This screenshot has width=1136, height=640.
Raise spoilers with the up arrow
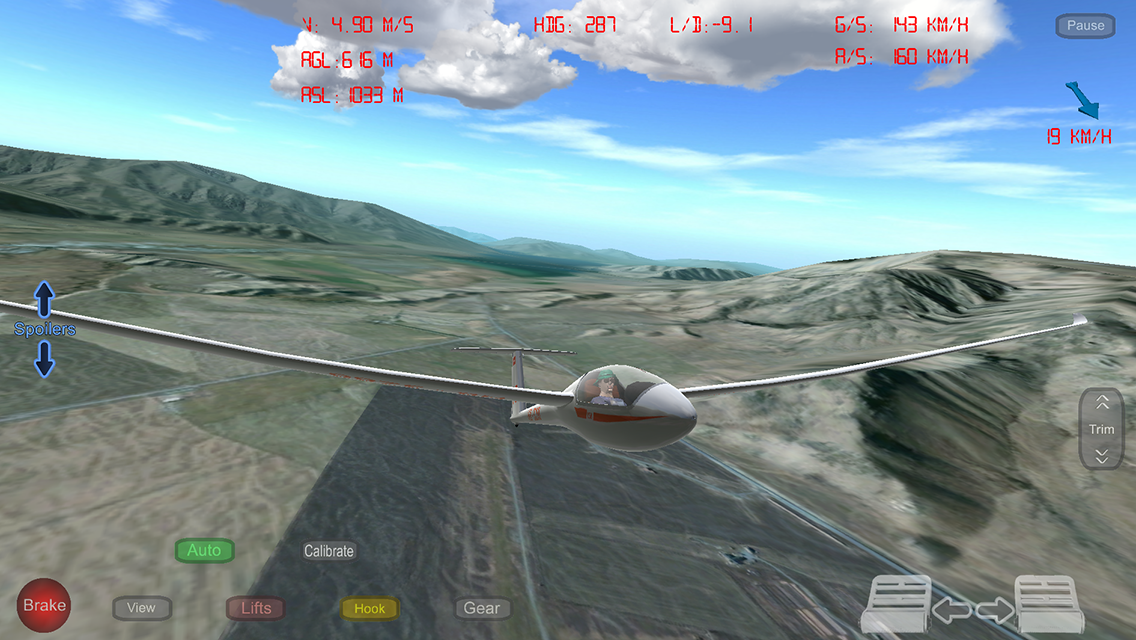point(44,297)
